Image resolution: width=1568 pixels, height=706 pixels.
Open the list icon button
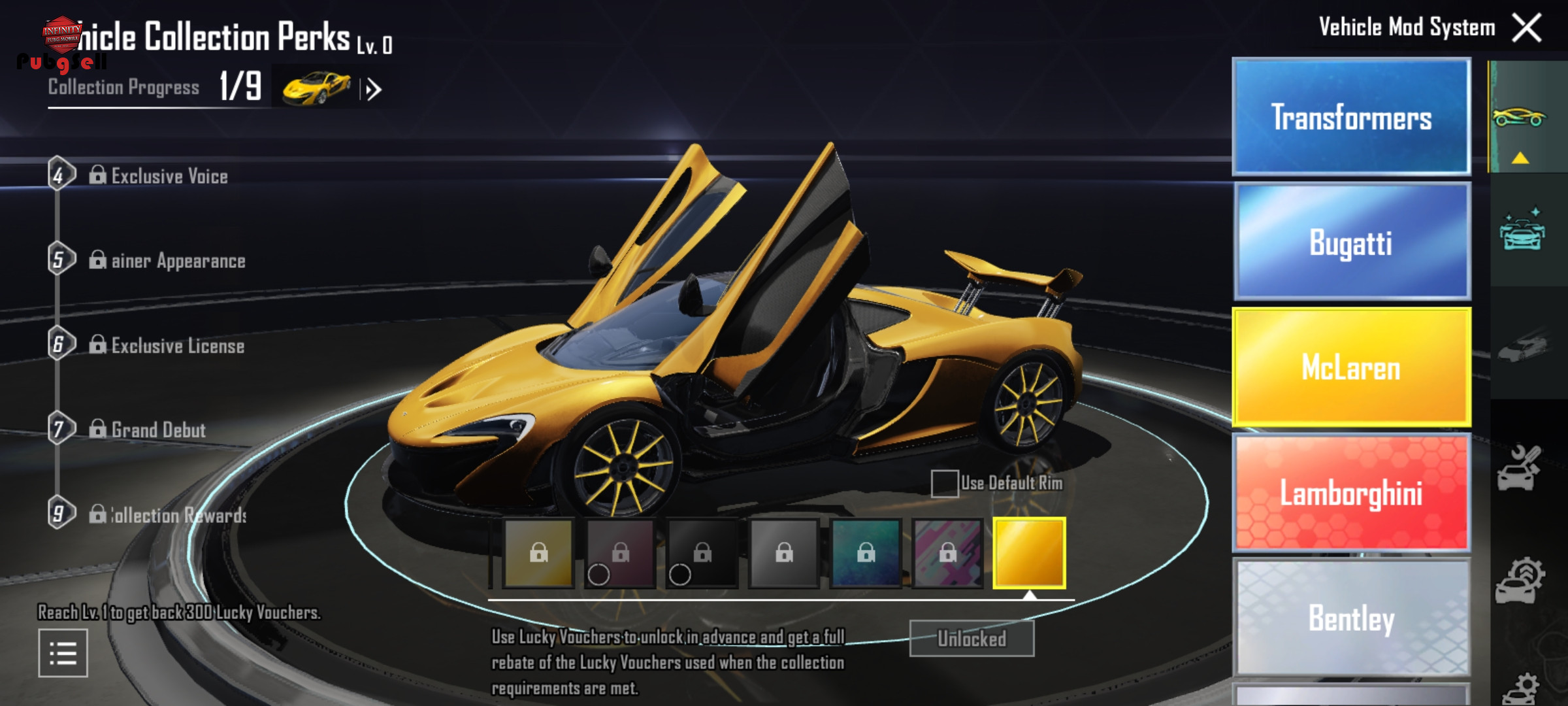63,653
